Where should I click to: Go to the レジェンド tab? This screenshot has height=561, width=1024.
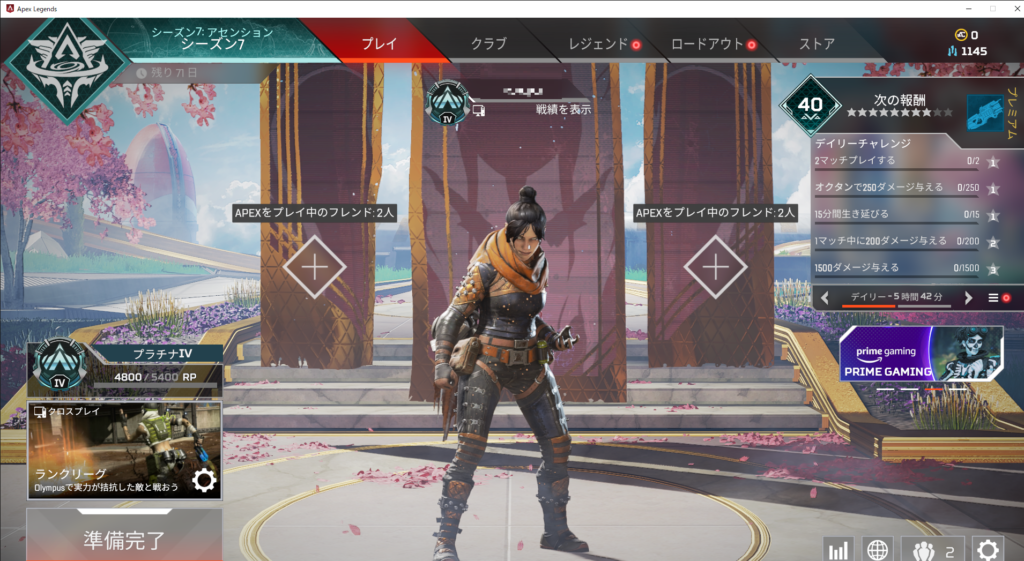(598, 44)
